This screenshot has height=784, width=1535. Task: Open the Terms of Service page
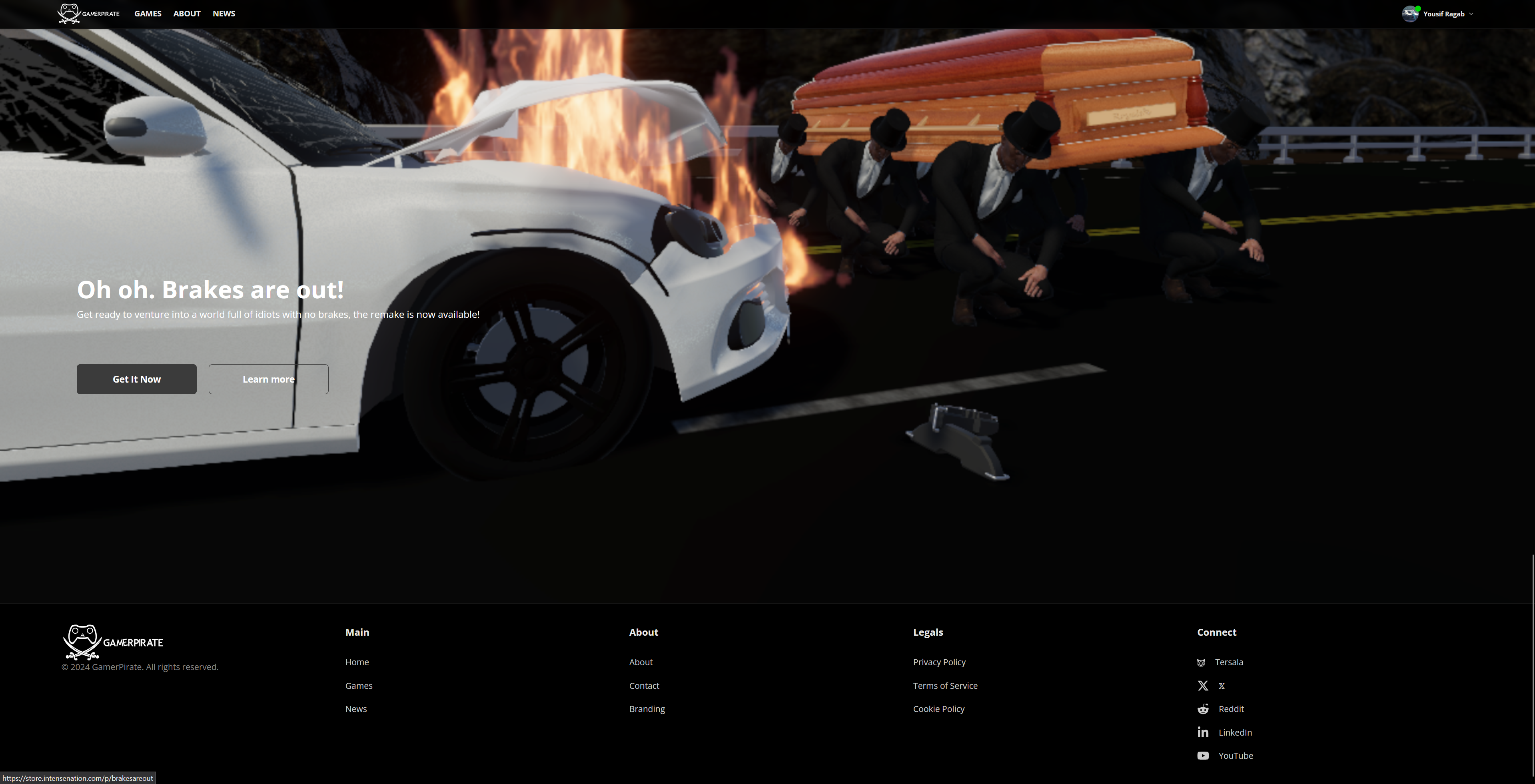coord(945,686)
